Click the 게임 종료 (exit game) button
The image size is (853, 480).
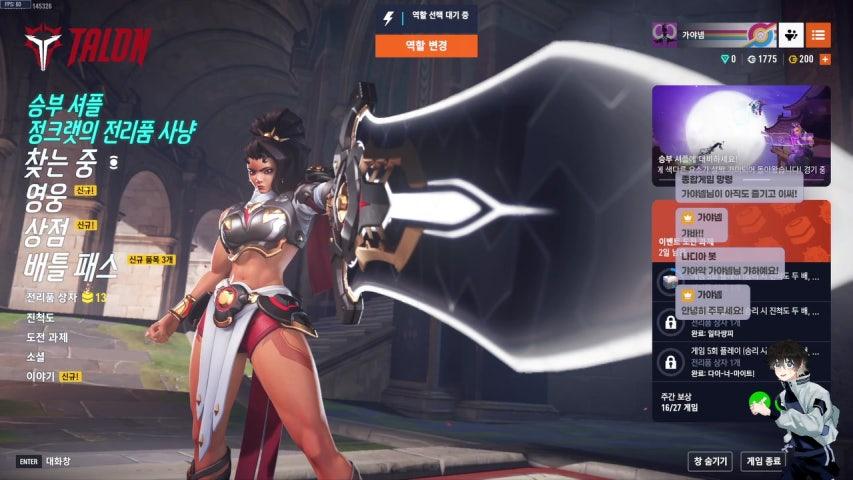coord(762,461)
